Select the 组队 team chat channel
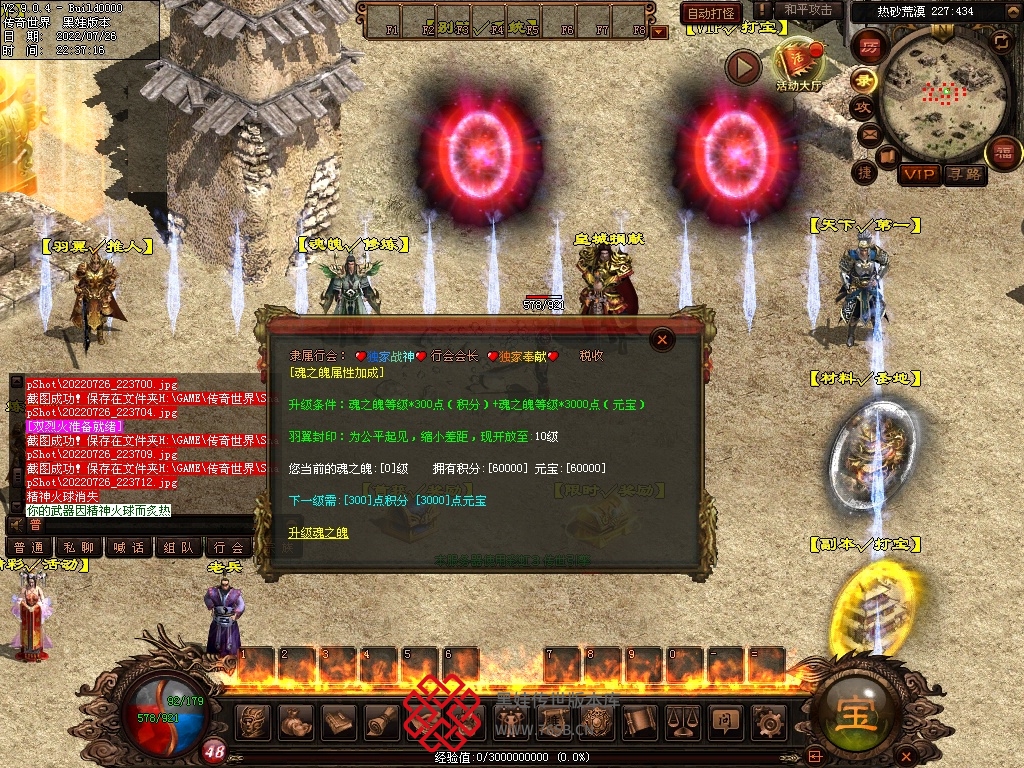This screenshot has width=1024, height=768. pyautogui.click(x=178, y=547)
